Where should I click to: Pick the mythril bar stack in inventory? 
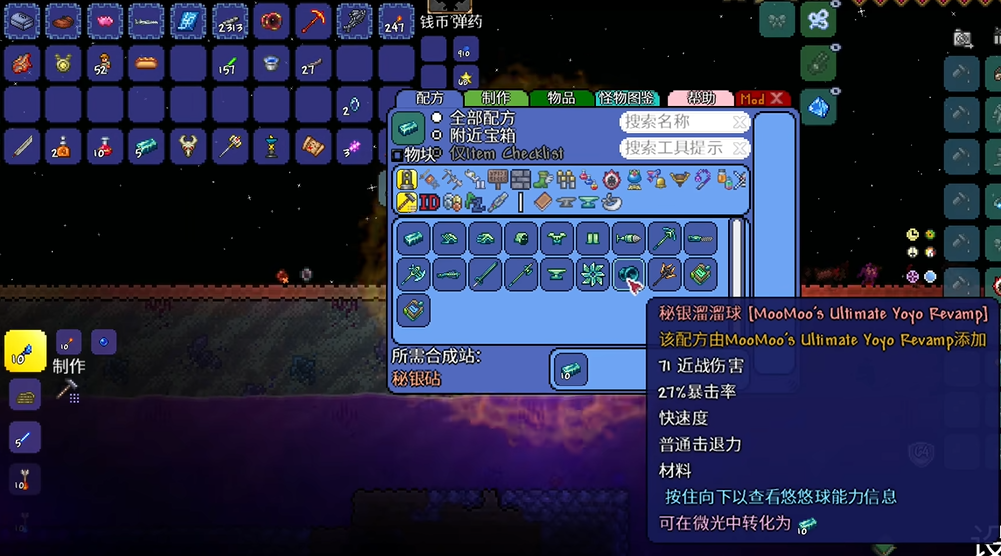tap(146, 146)
